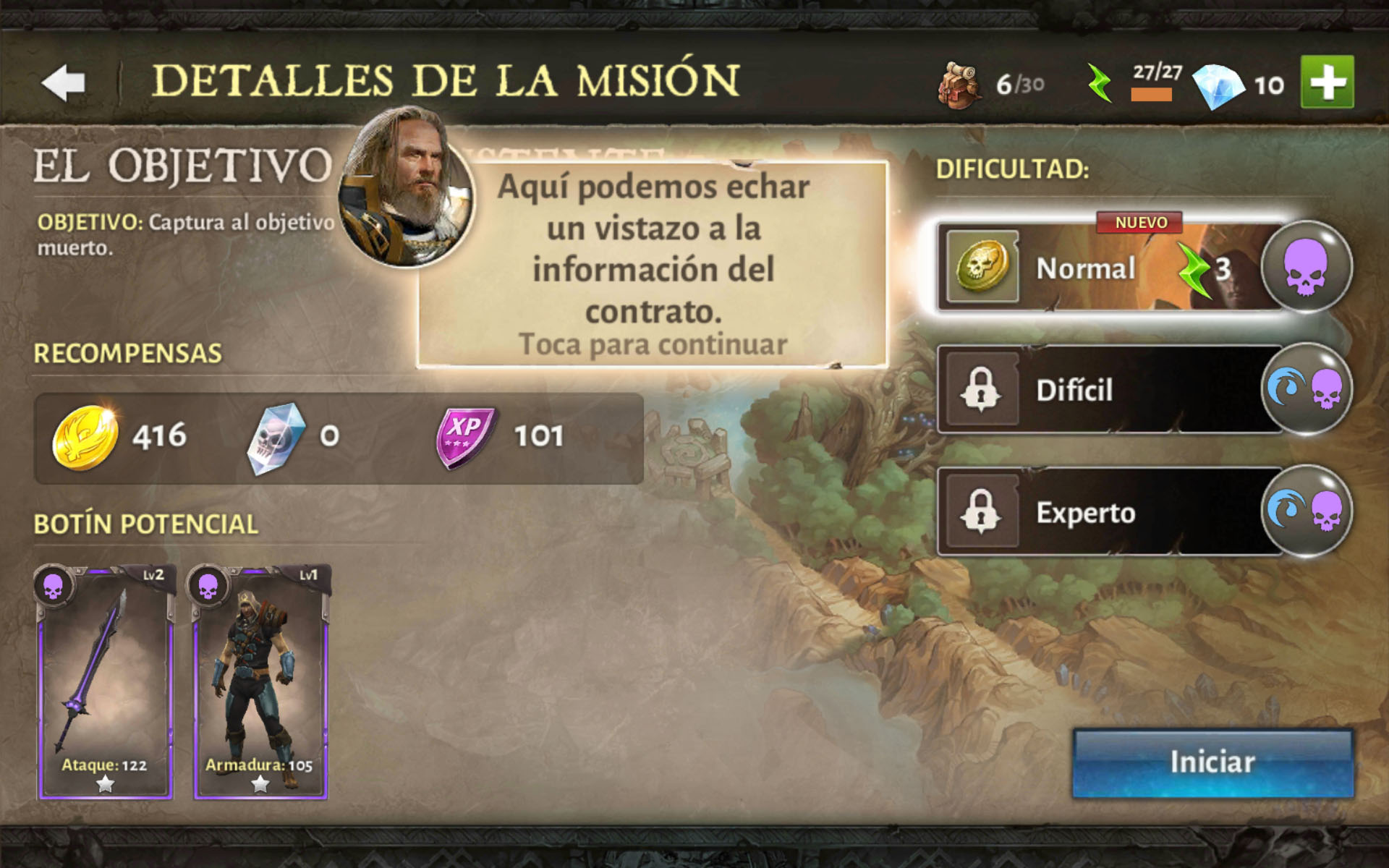Click the blue diamond gem icon
Viewport: 1389px width, 868px height.
tap(1217, 85)
